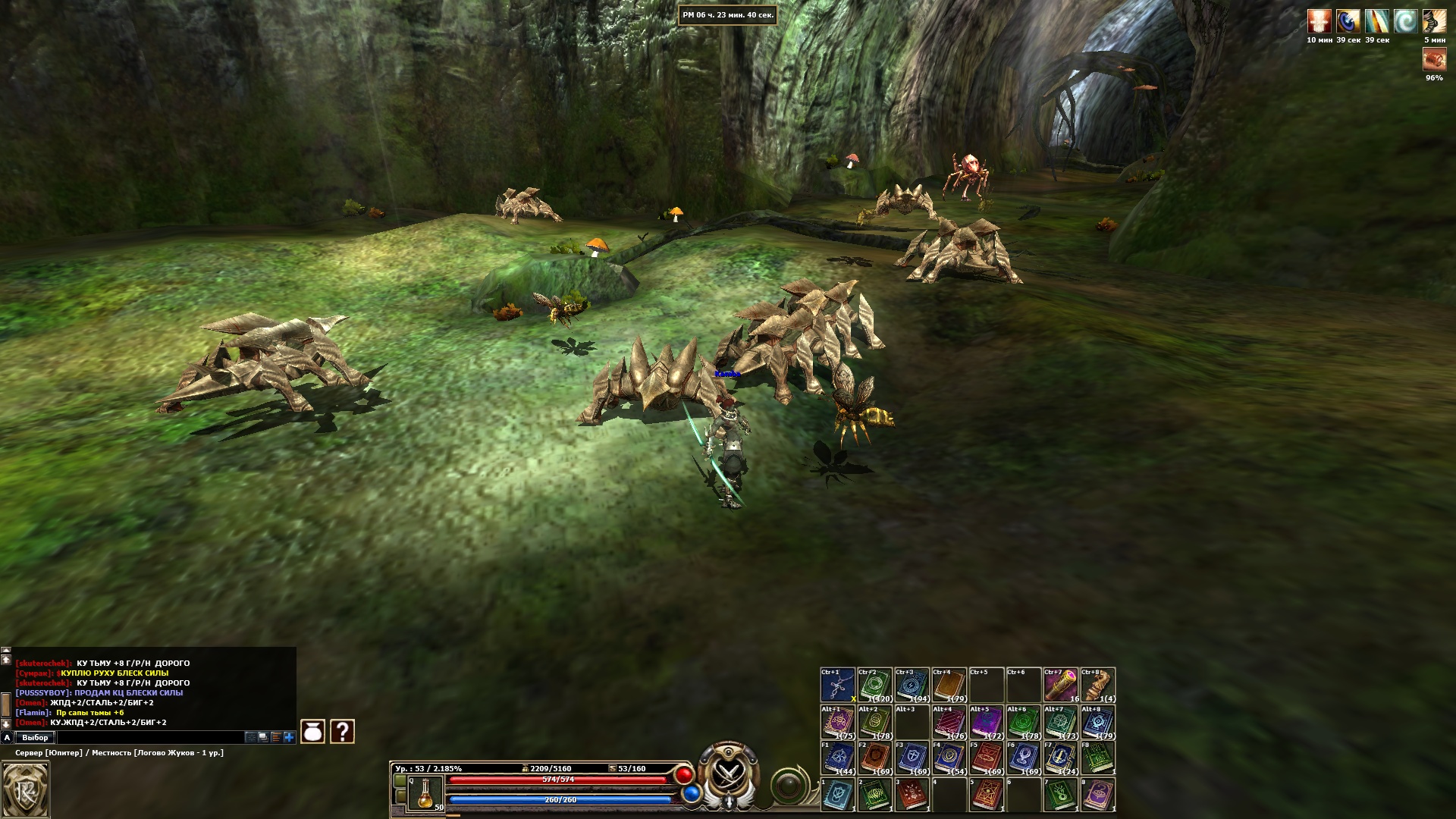The image size is (1456, 819).
Task: Activate the blue shield-cross book in F3
Action: [912, 758]
